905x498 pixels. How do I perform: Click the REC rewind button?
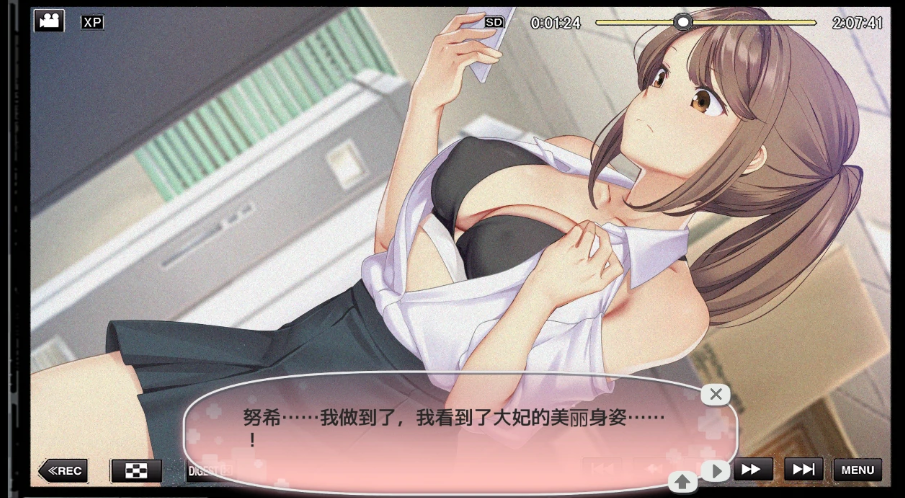point(63,470)
